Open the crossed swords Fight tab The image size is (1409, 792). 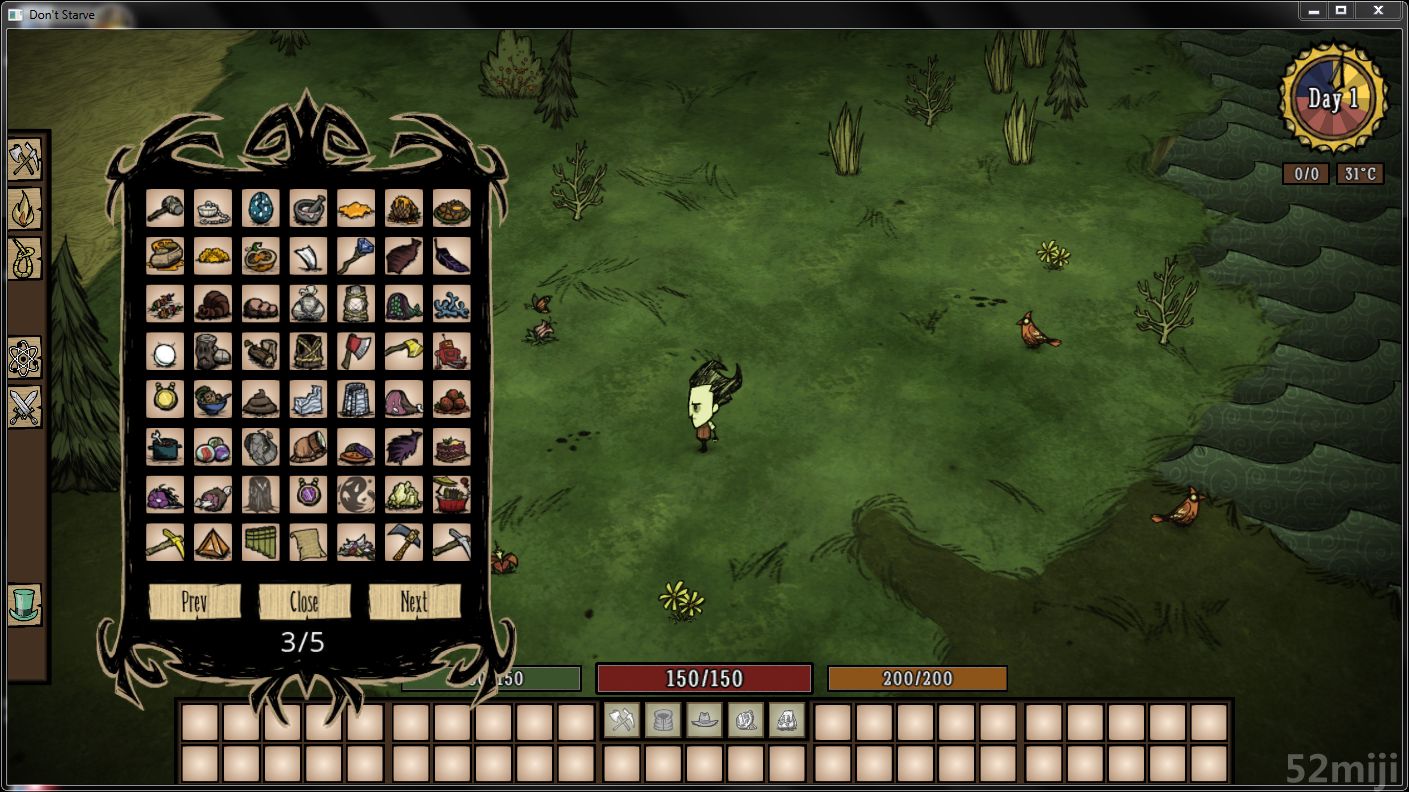pos(24,407)
